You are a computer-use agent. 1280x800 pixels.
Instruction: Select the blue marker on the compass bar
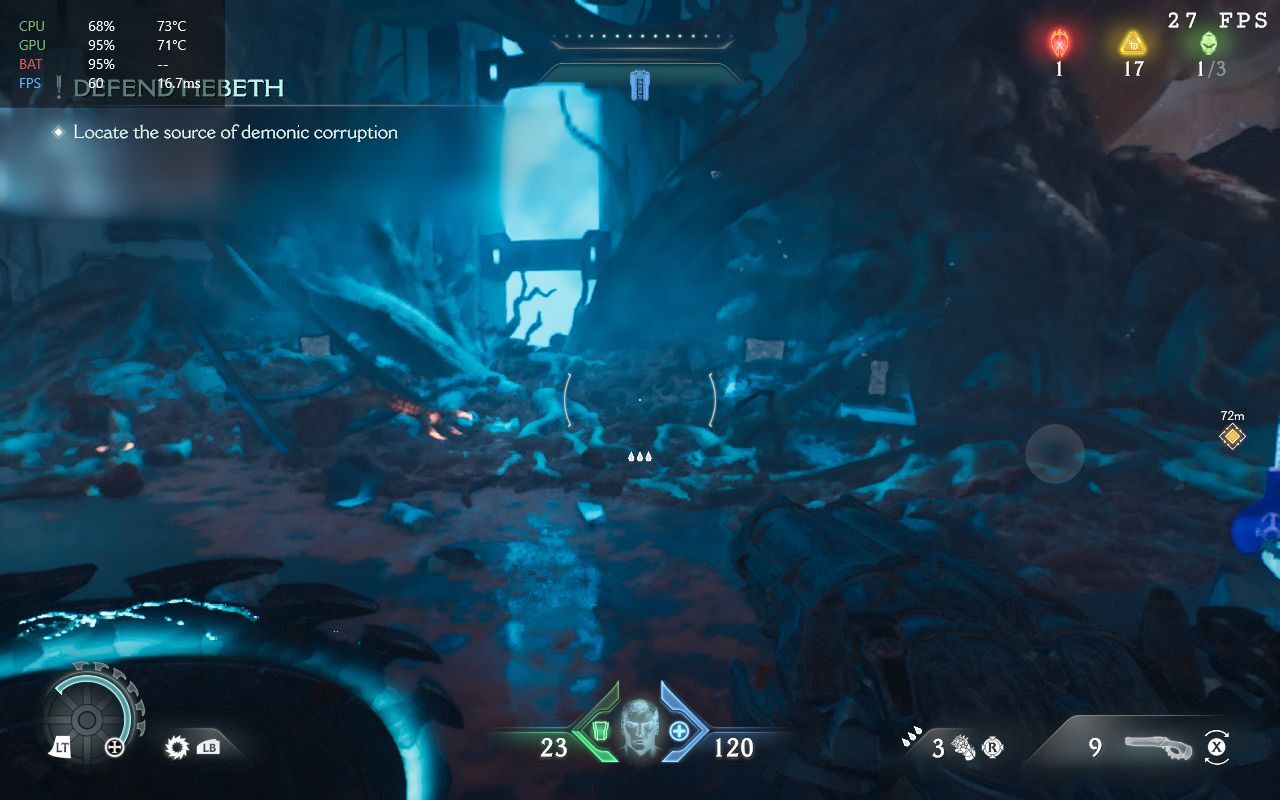640,85
